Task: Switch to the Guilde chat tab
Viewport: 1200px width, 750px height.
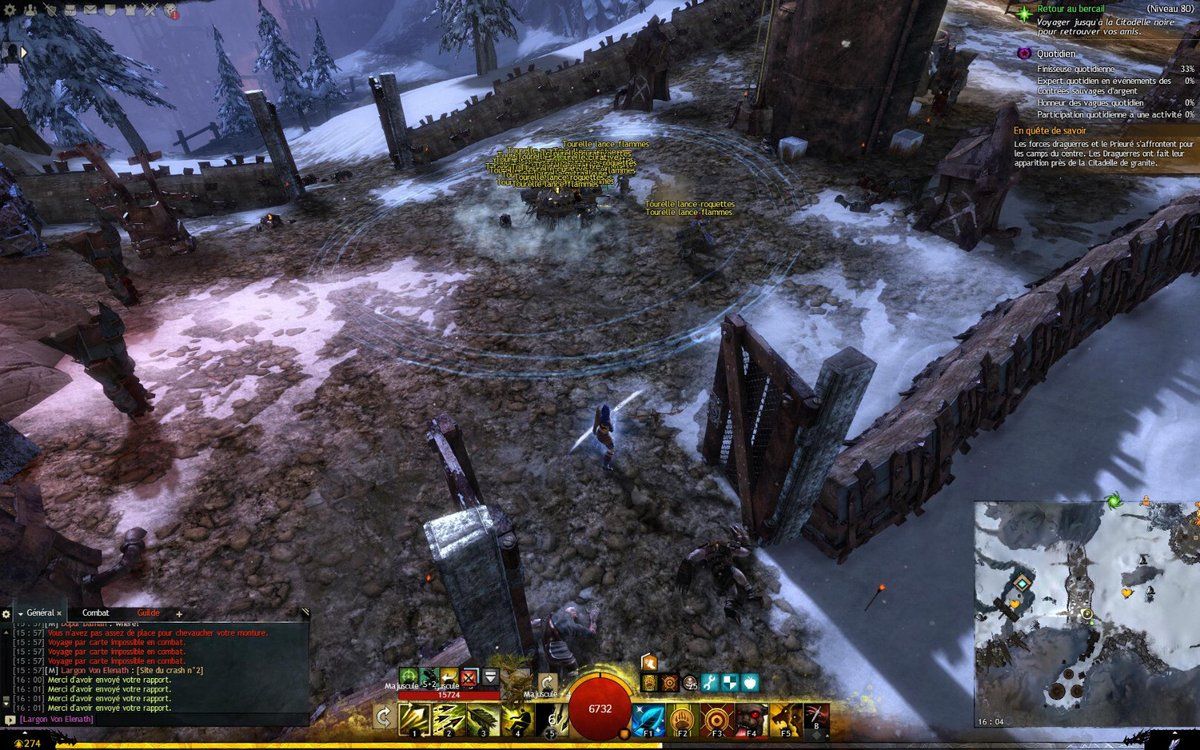Action: tap(148, 613)
